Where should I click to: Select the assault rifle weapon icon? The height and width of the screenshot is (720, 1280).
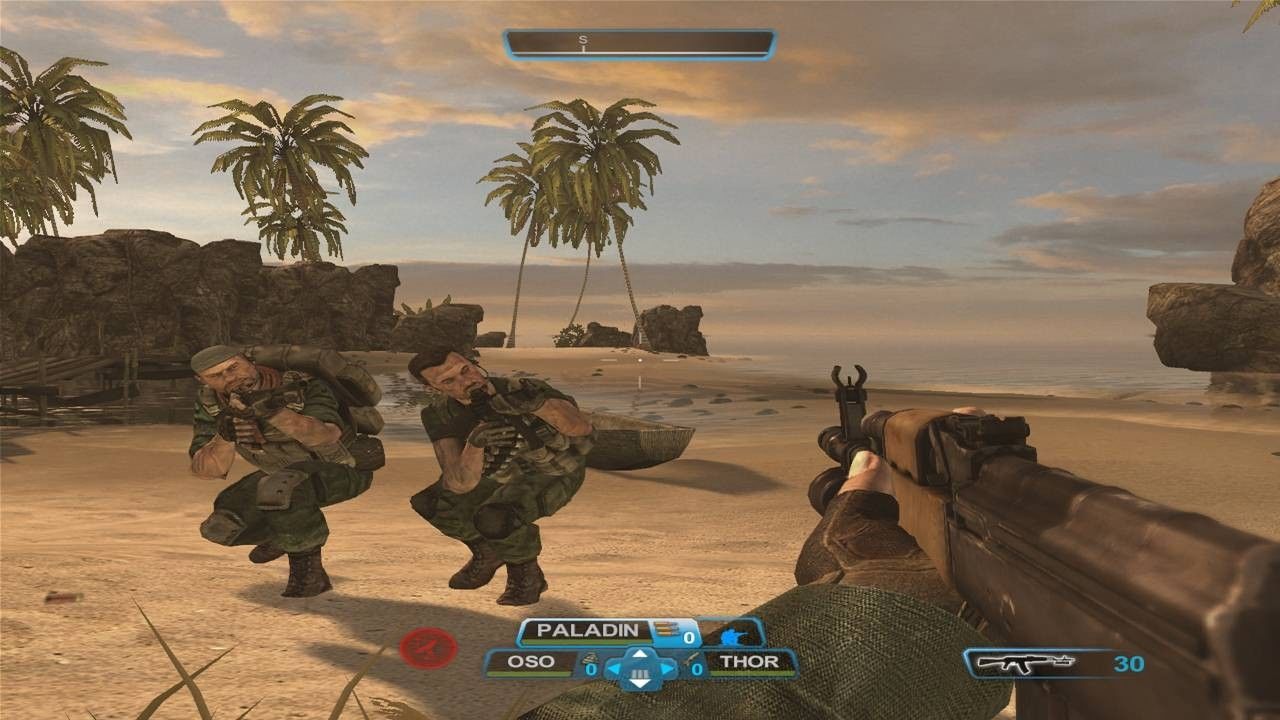tap(1025, 662)
